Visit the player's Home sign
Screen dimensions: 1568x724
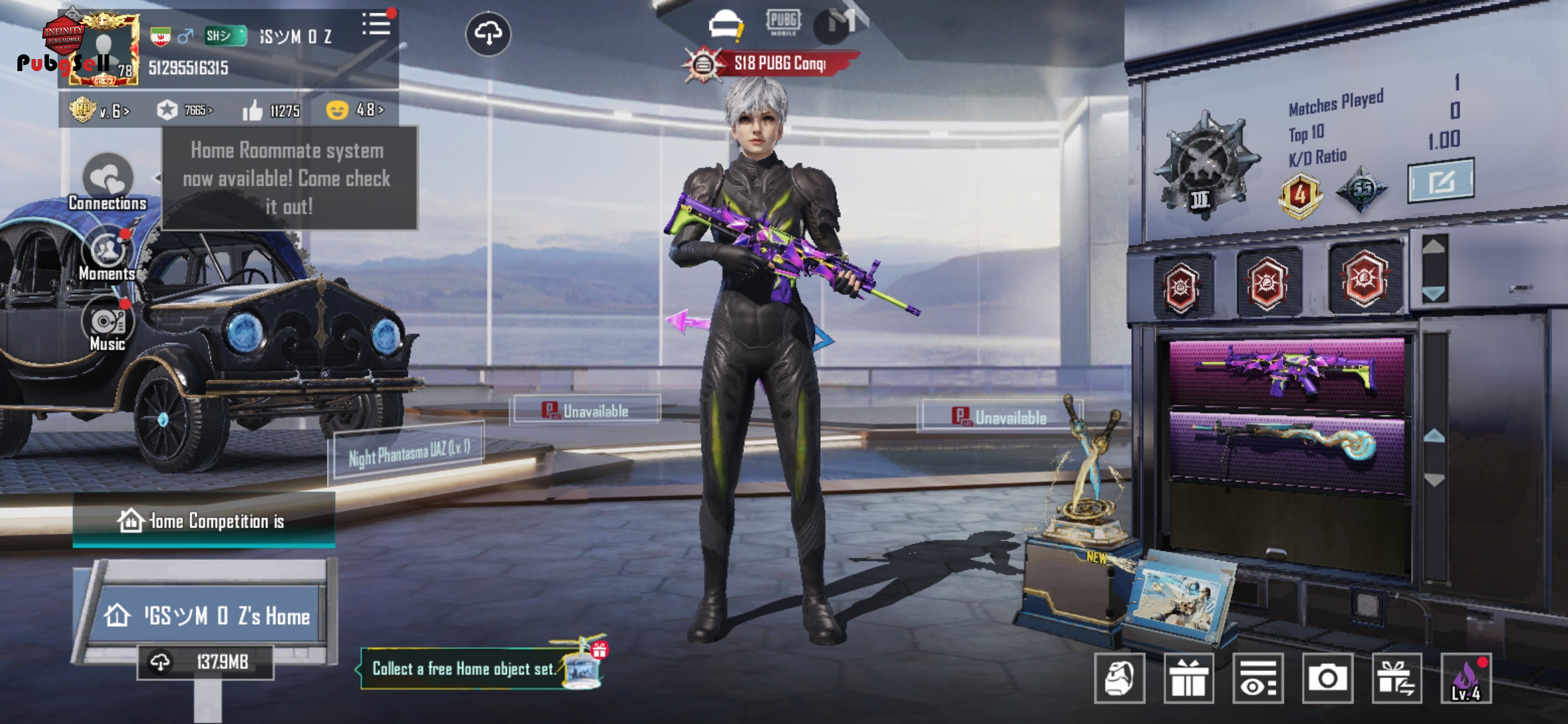209,615
